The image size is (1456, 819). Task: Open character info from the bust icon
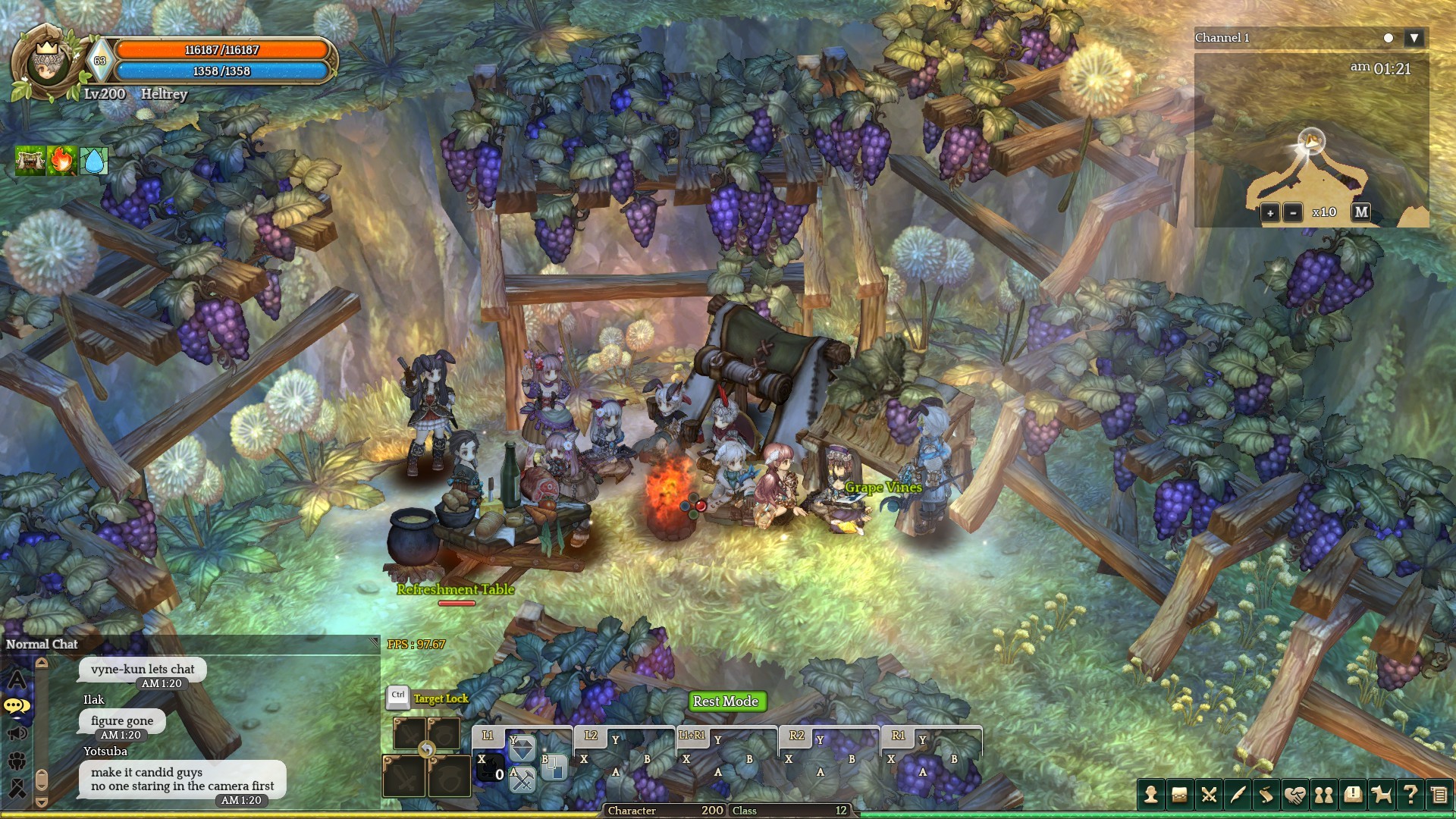pyautogui.click(x=1151, y=794)
